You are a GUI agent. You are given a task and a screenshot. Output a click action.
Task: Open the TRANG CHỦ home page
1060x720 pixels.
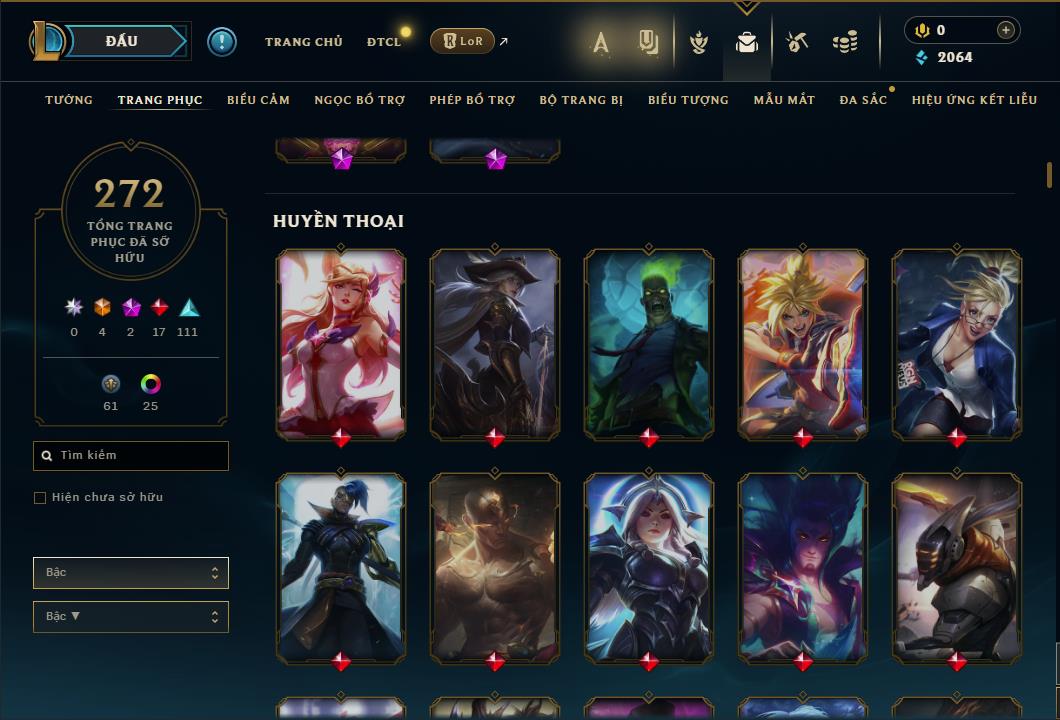click(304, 42)
